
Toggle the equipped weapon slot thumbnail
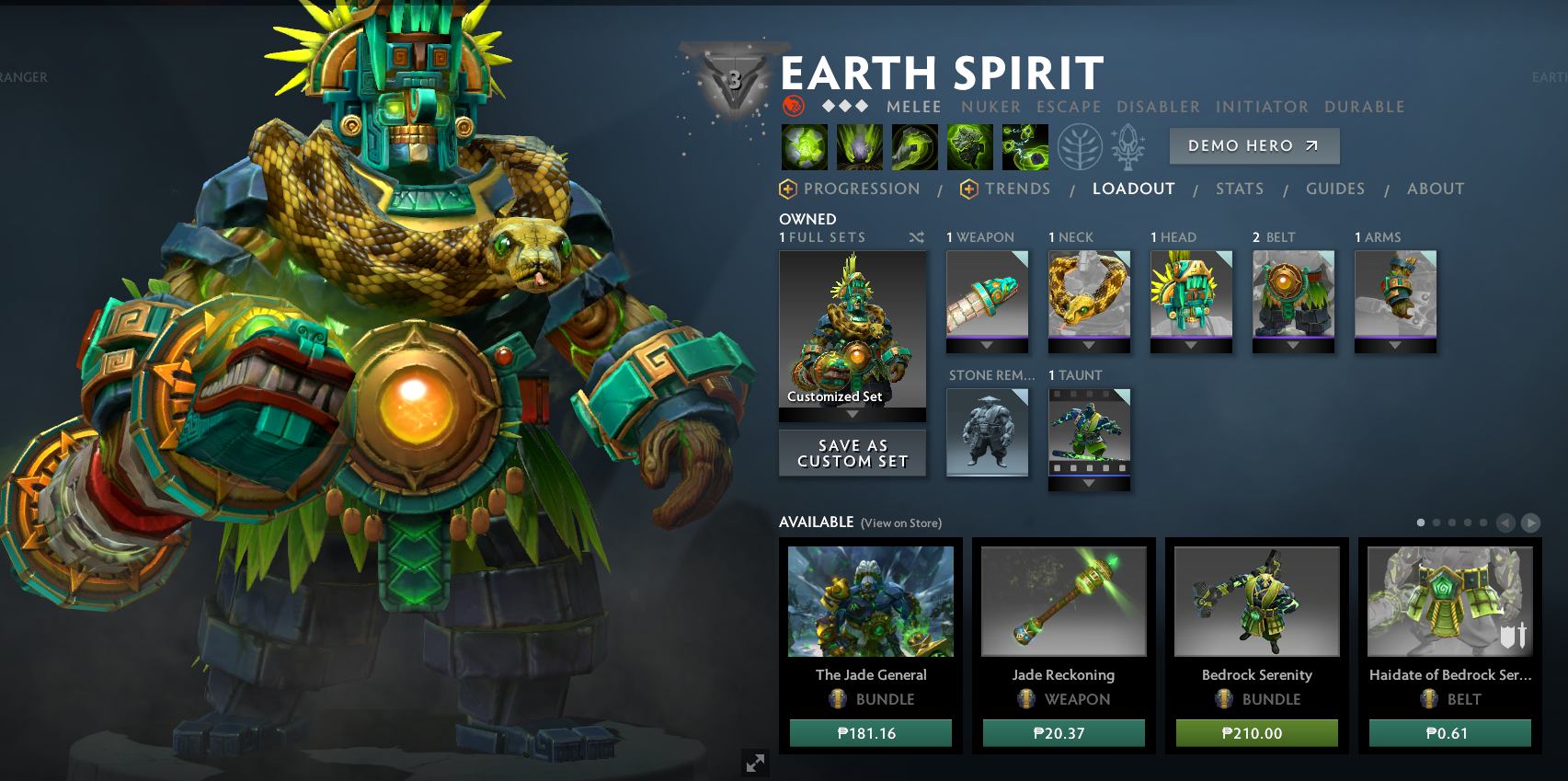(987, 294)
